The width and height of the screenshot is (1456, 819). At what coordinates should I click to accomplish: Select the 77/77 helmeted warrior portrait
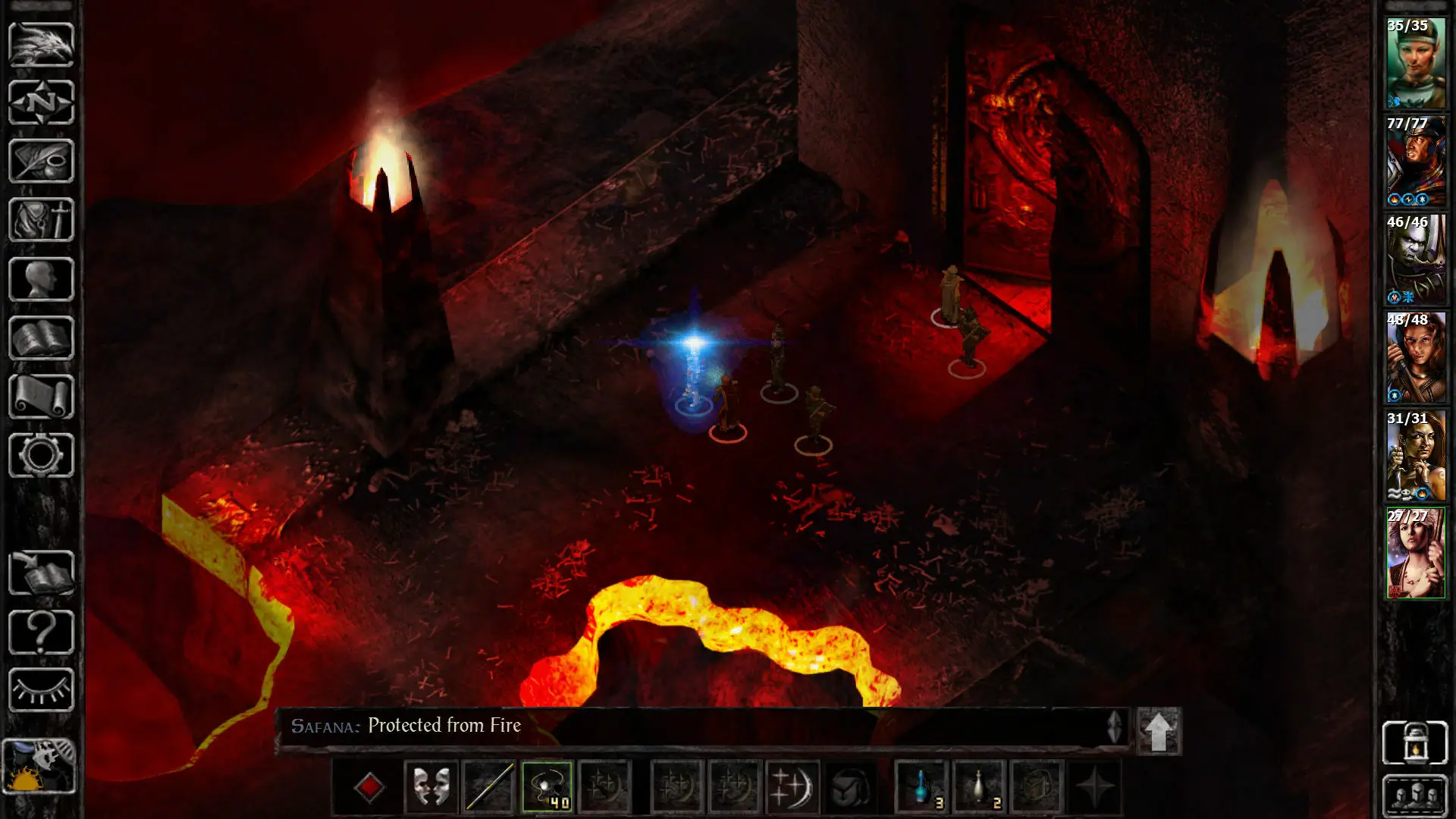point(1415,162)
